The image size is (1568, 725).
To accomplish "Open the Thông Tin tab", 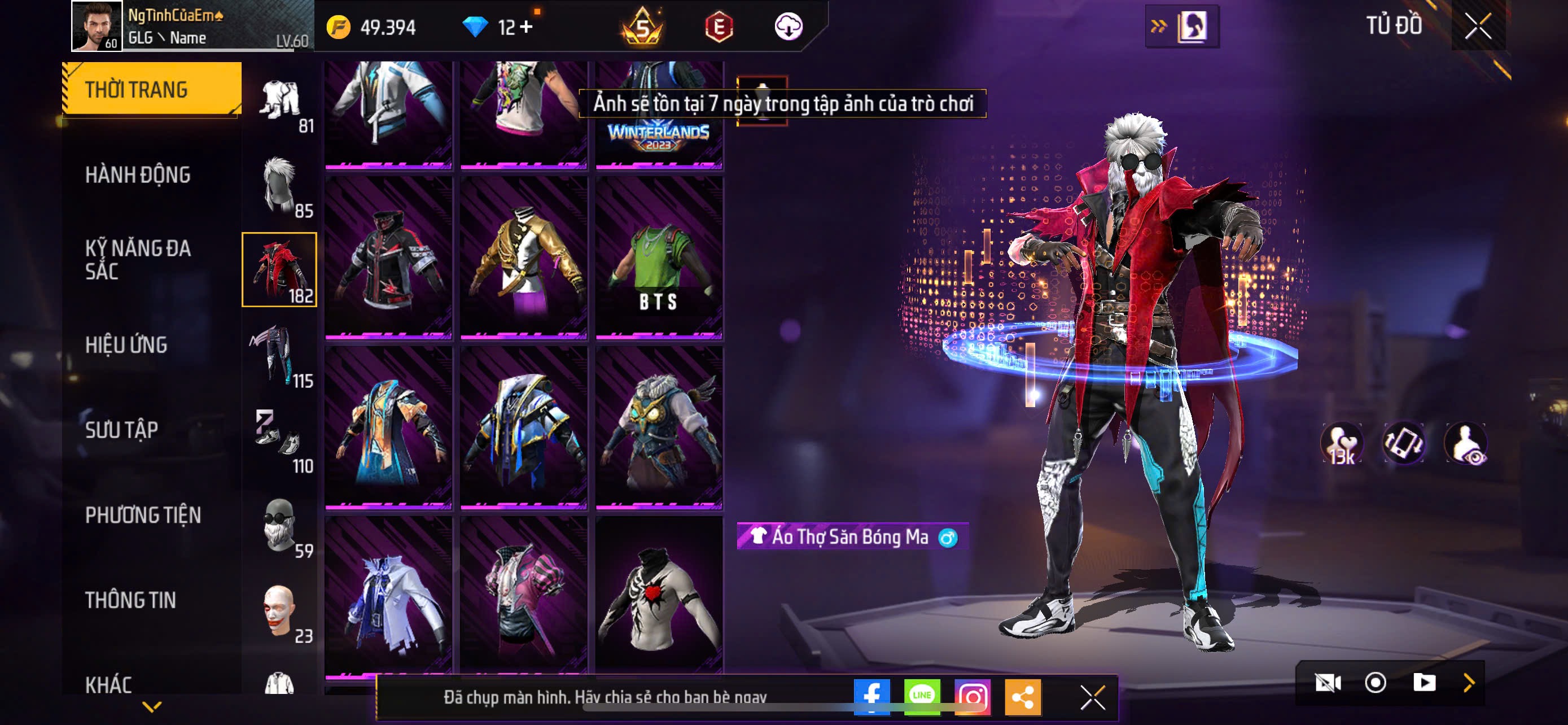I will coord(130,600).
